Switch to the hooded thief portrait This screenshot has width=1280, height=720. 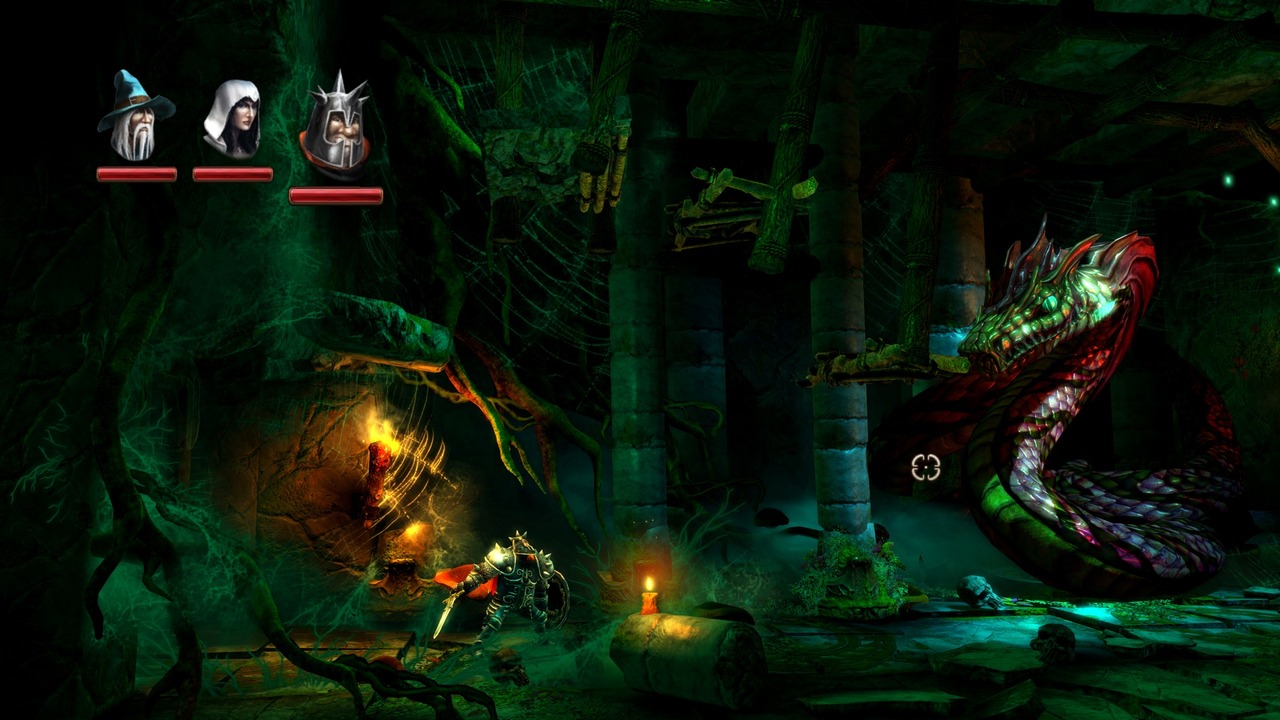(232, 120)
